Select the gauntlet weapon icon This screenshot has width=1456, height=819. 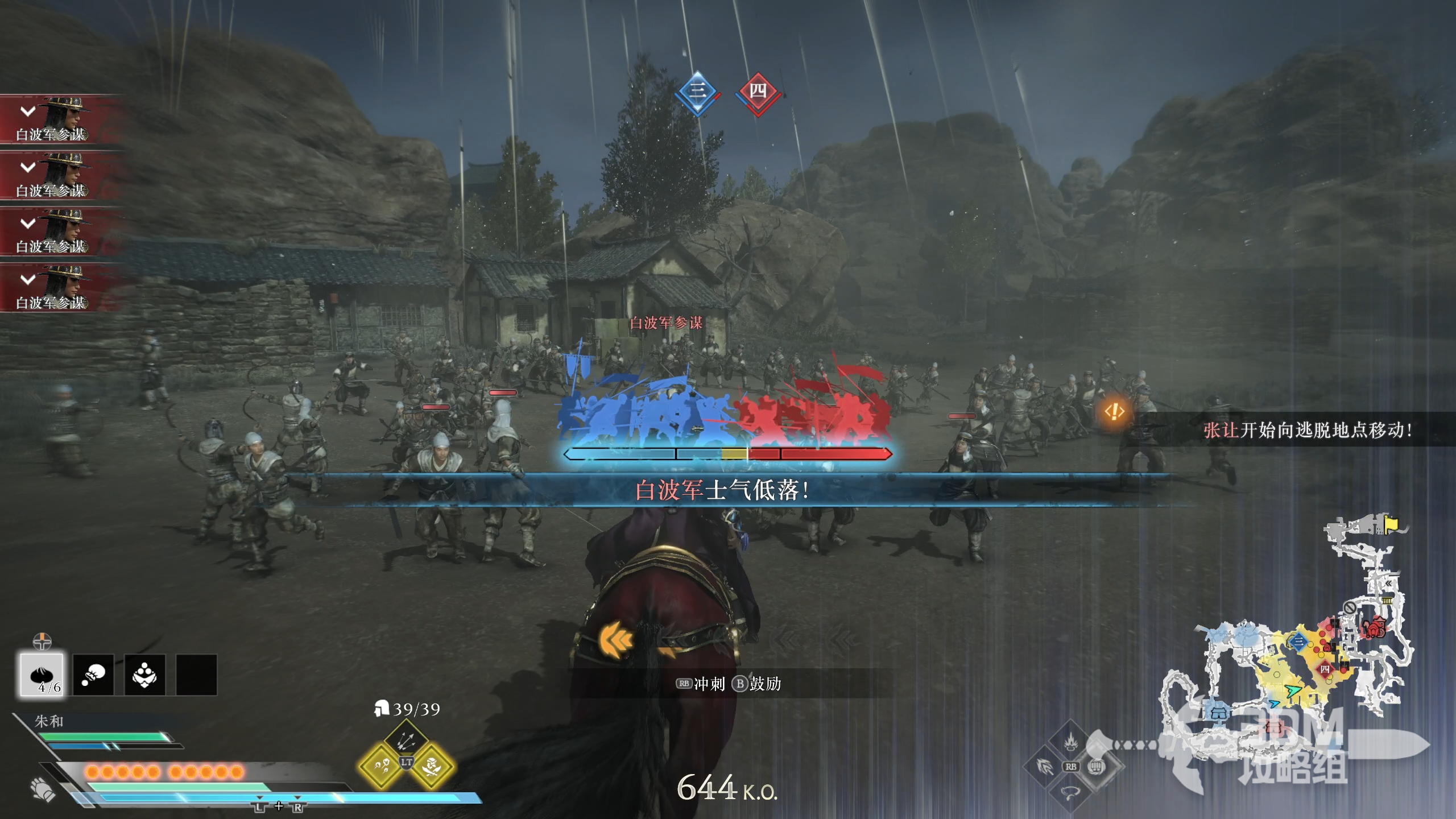tap(43, 788)
